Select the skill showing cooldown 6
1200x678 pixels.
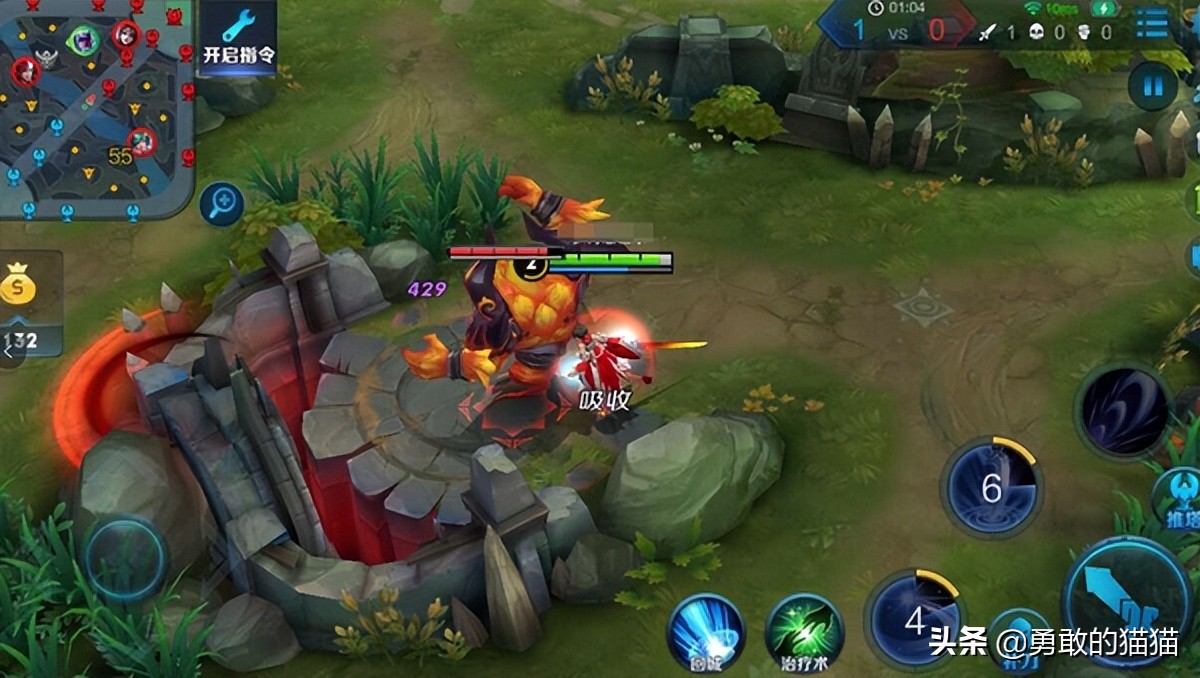point(991,489)
